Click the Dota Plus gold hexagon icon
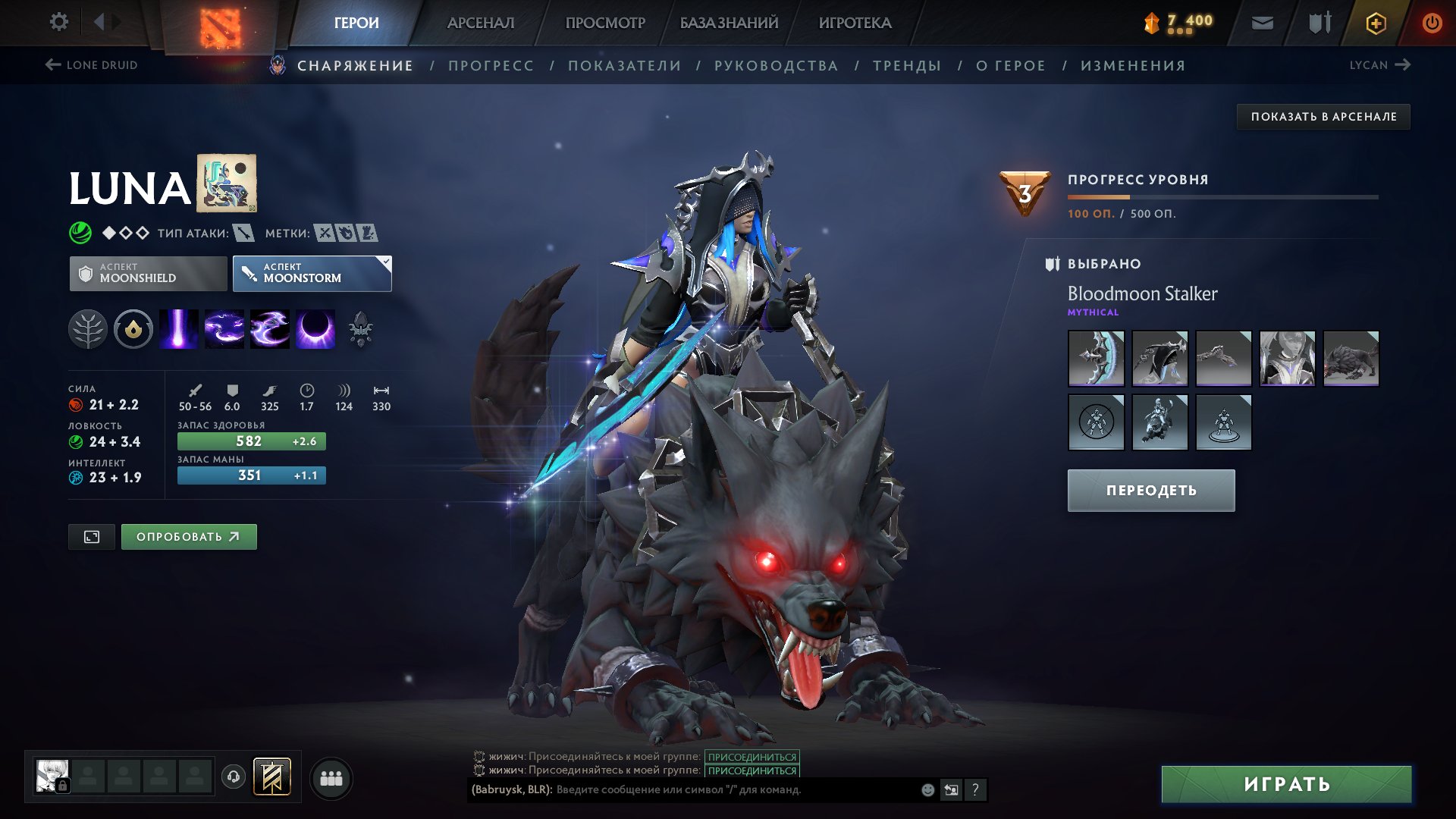Screen dimensions: 1456x819 pos(1376,22)
